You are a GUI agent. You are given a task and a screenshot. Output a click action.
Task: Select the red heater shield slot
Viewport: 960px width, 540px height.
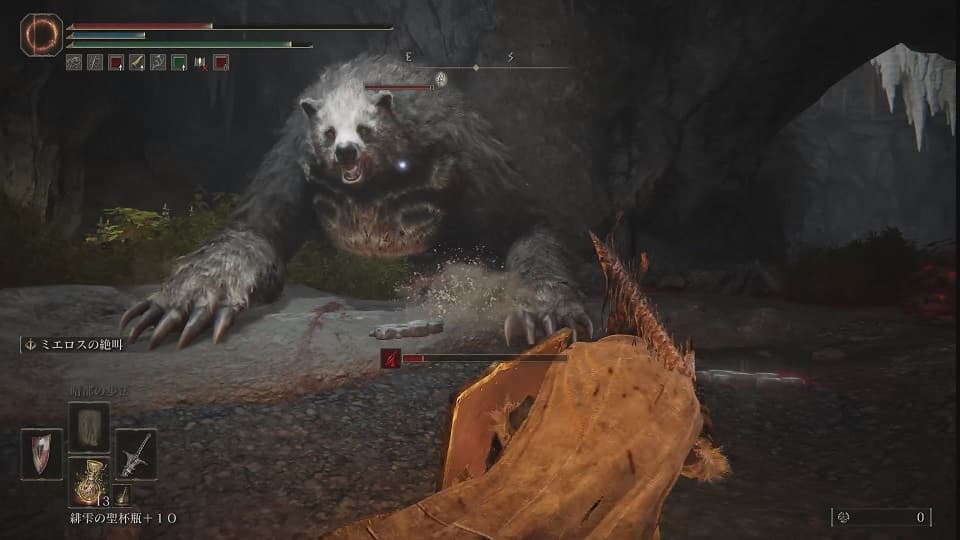pyautogui.click(x=41, y=455)
